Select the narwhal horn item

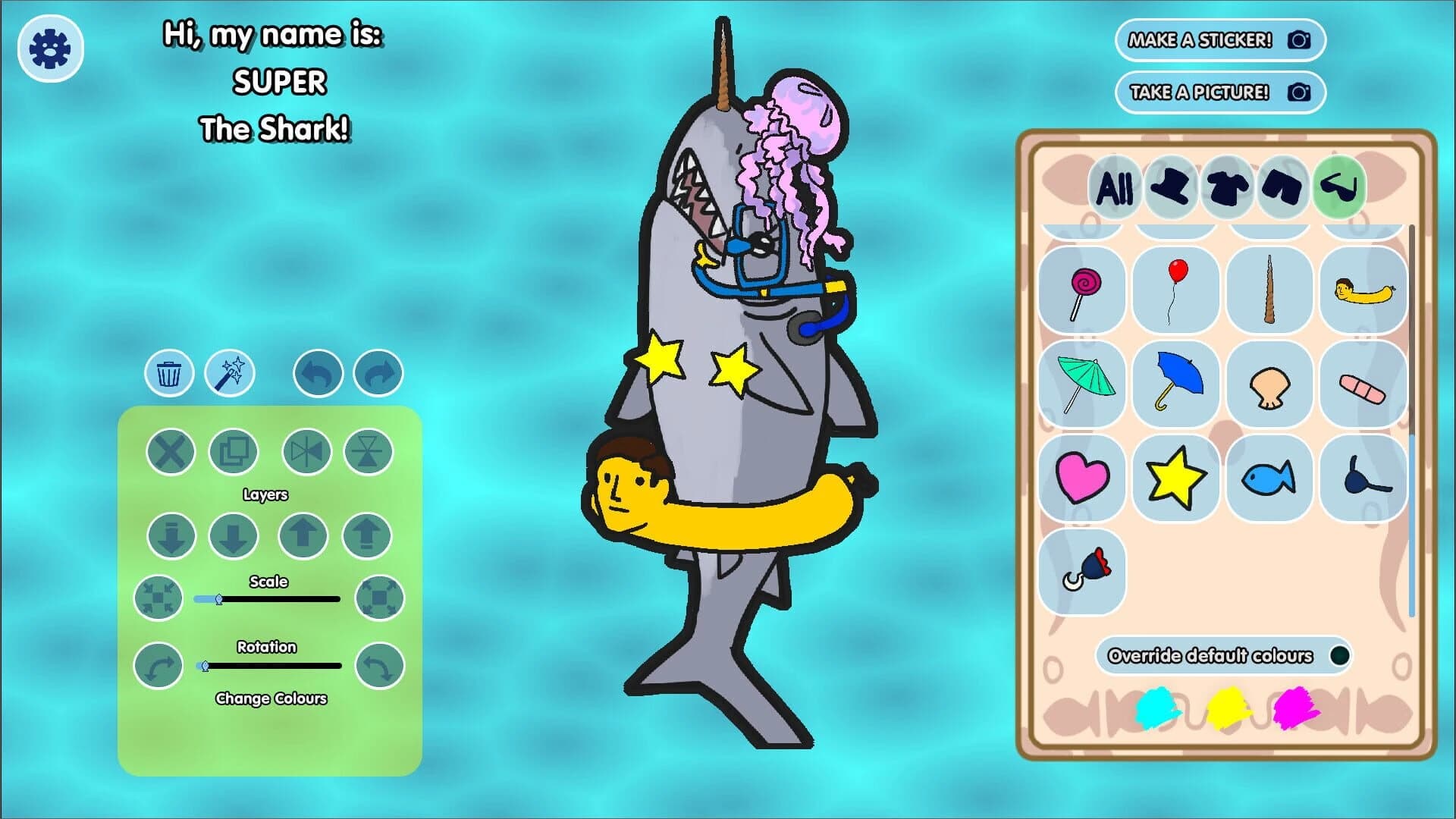point(1269,290)
